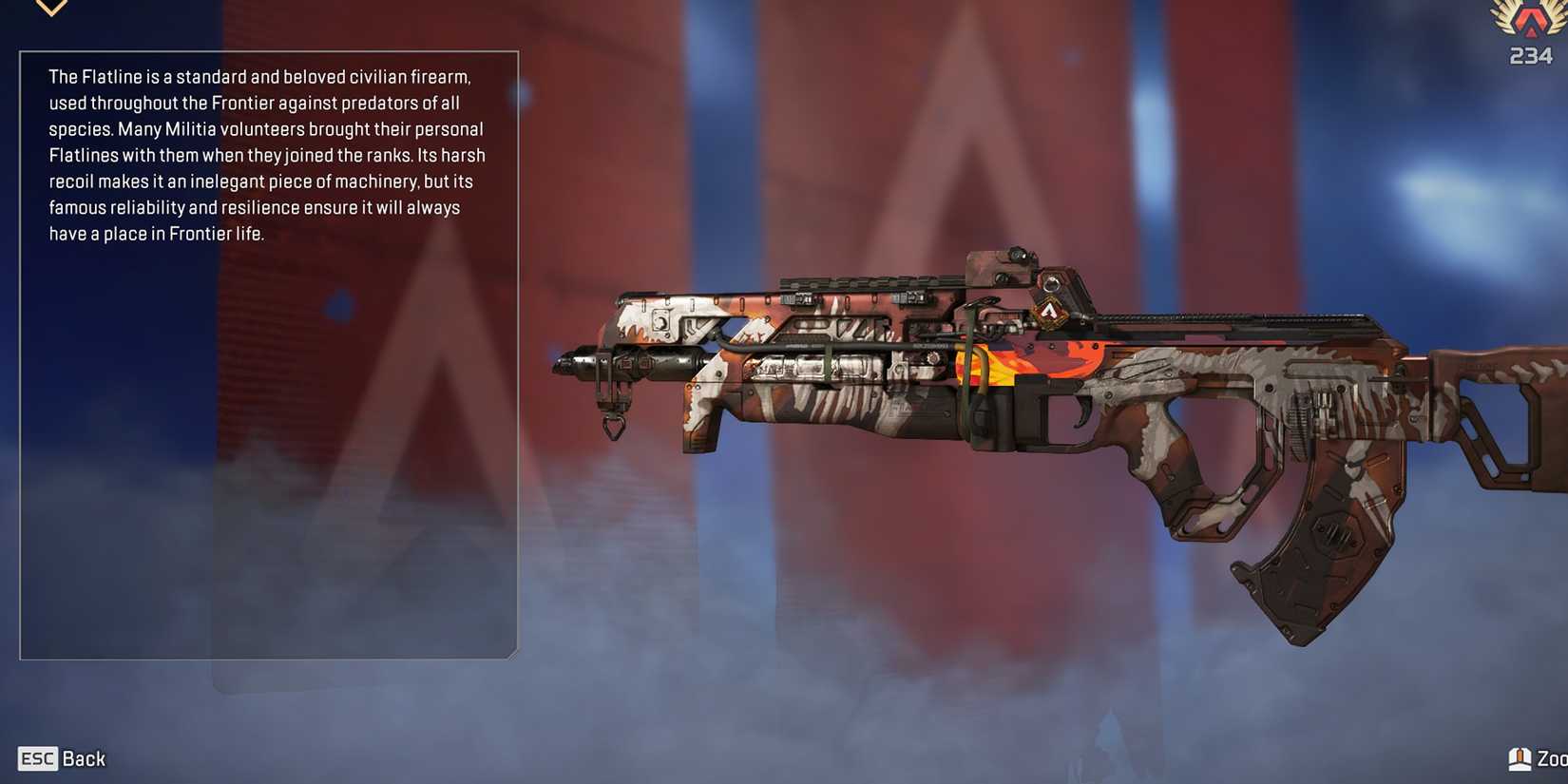Click the Back button
The image size is (1568, 784).
tap(84, 758)
